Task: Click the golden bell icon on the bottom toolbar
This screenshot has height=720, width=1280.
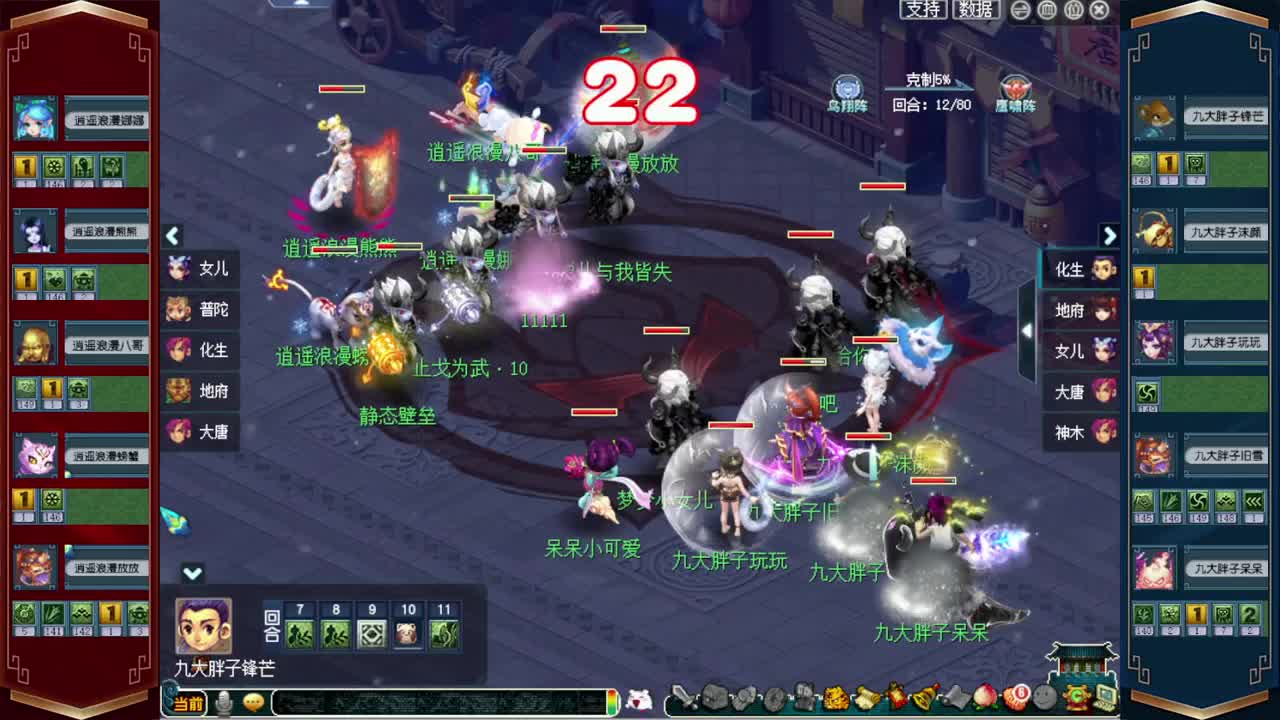Action: click(925, 698)
